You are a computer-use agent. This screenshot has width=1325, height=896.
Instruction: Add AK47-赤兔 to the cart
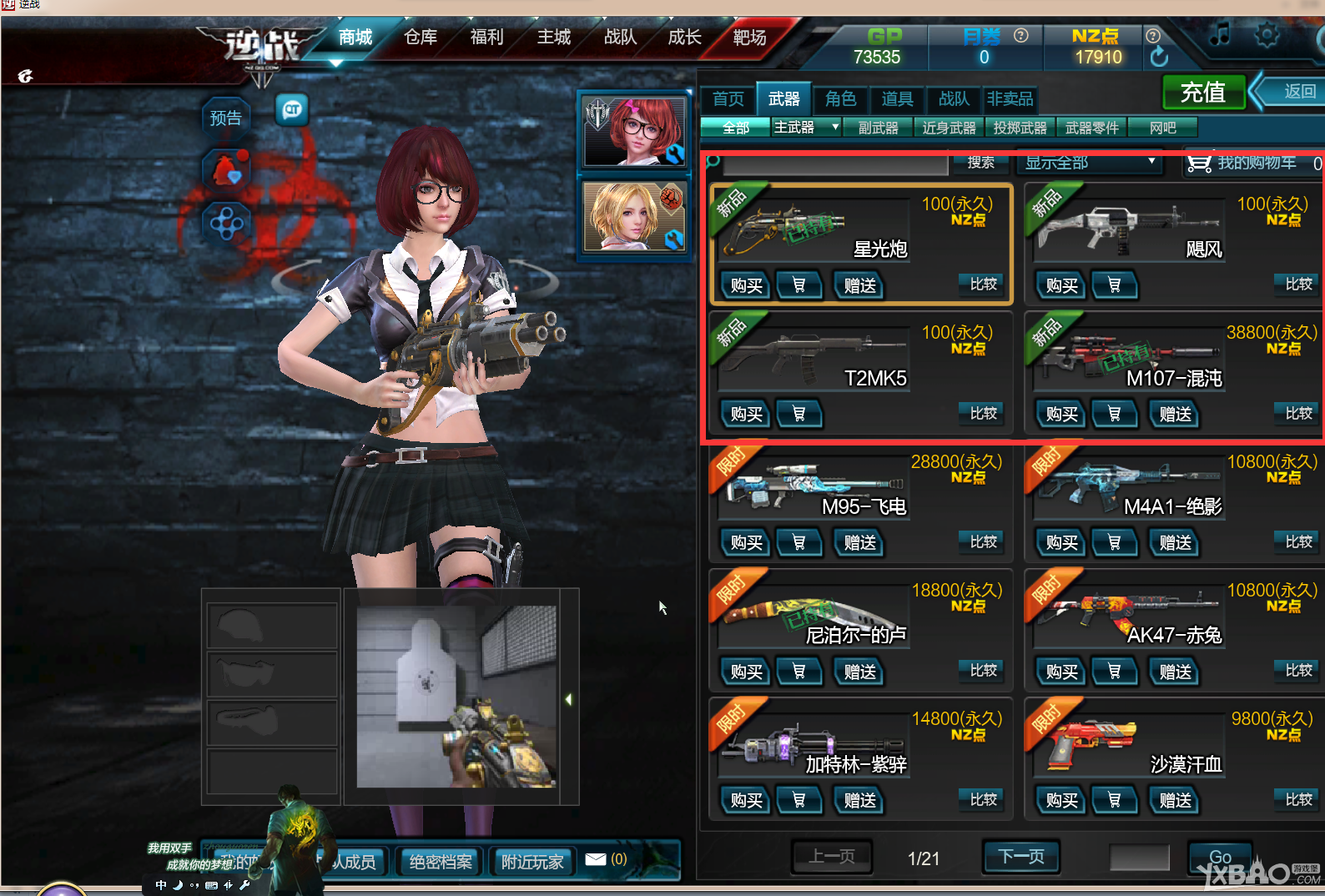[1114, 672]
